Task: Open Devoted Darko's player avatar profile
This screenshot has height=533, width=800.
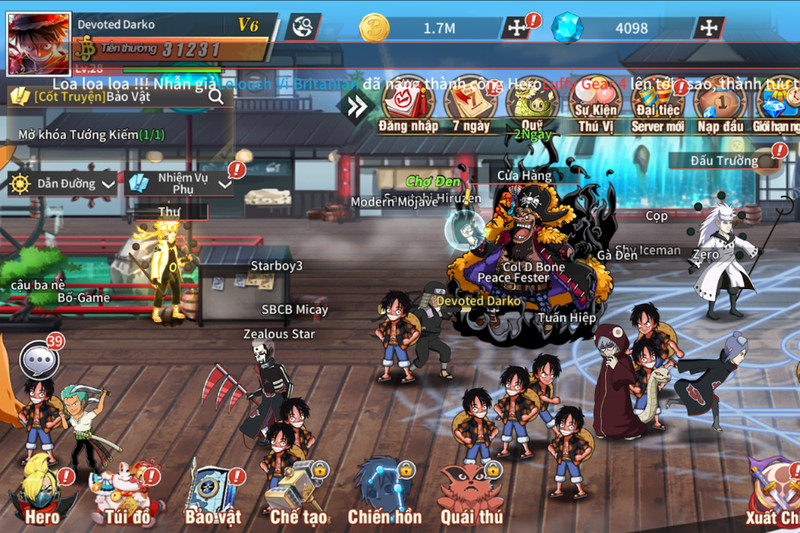Action: [39, 43]
